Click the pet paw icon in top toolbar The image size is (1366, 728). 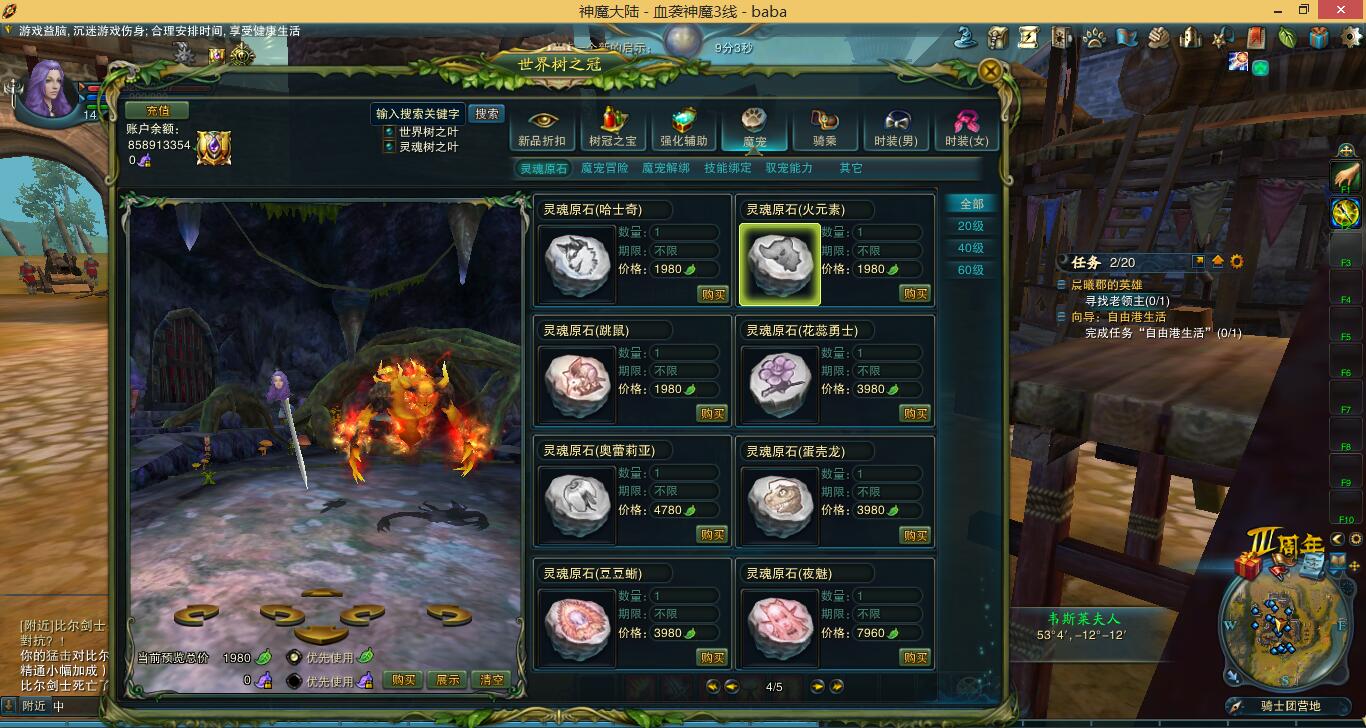point(1094,37)
